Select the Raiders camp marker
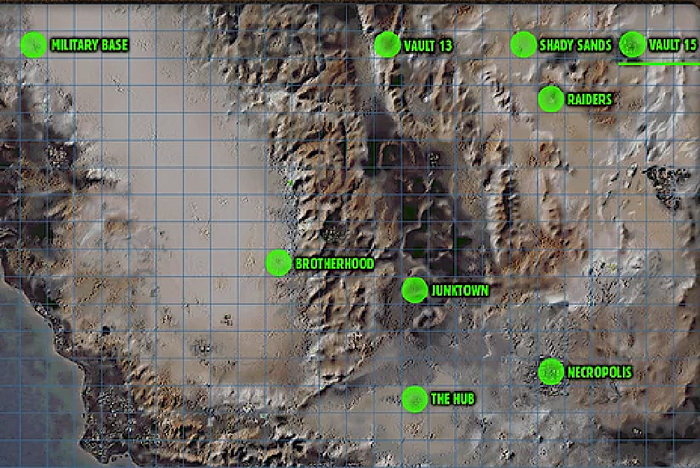Viewport: 700px width, 468px height. tap(550, 99)
